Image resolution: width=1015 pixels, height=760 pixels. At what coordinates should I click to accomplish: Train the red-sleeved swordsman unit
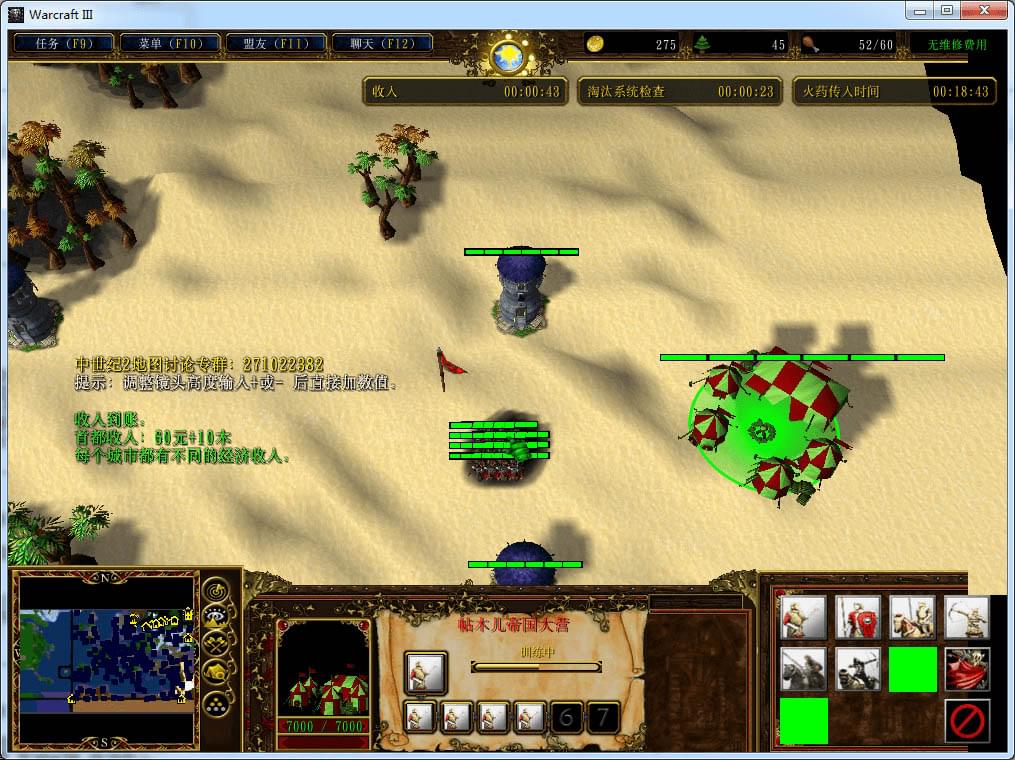(804, 618)
